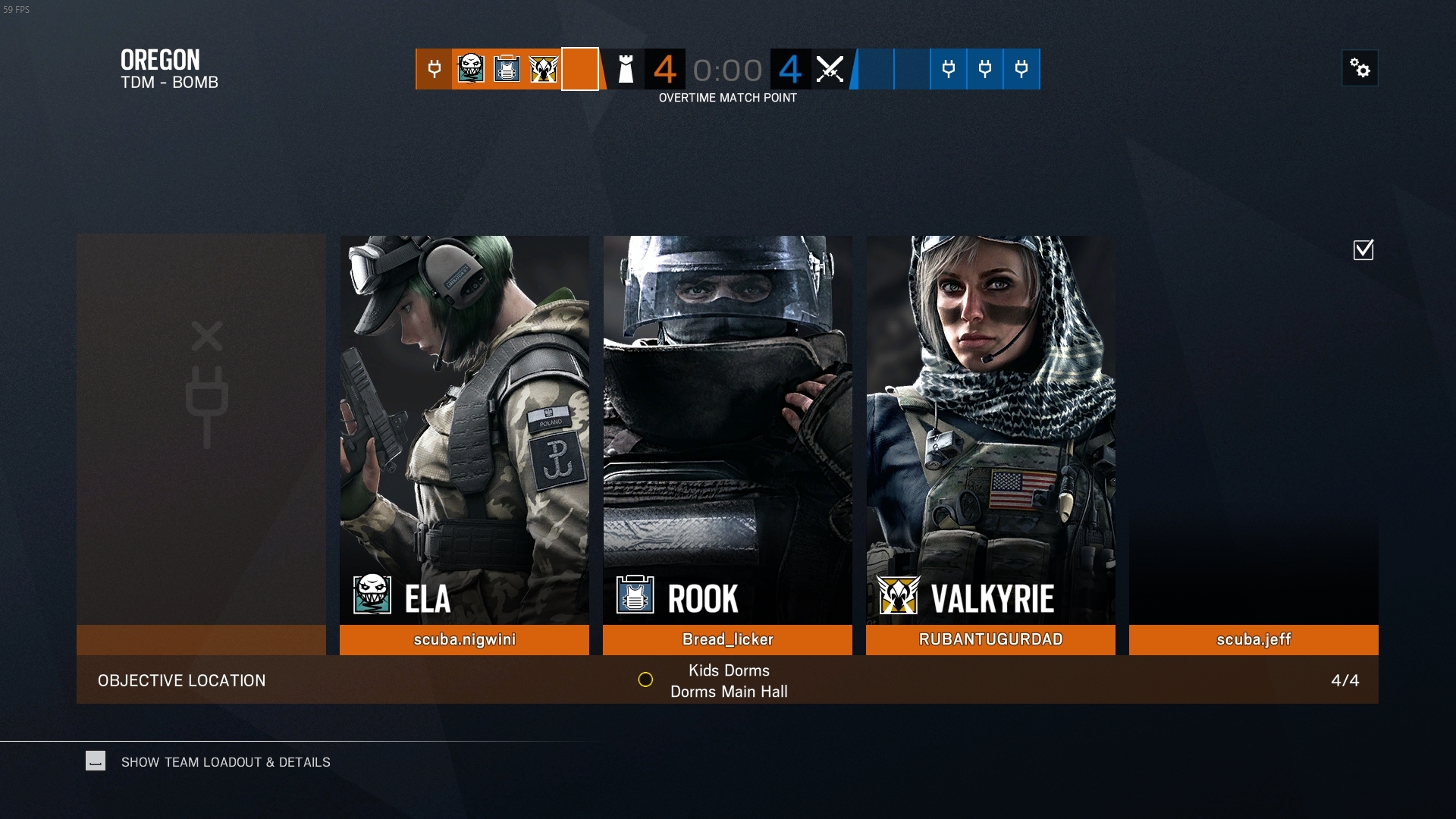The width and height of the screenshot is (1456, 819).
Task: Select Ela's operator icon in the scoreboard
Action: pos(470,69)
